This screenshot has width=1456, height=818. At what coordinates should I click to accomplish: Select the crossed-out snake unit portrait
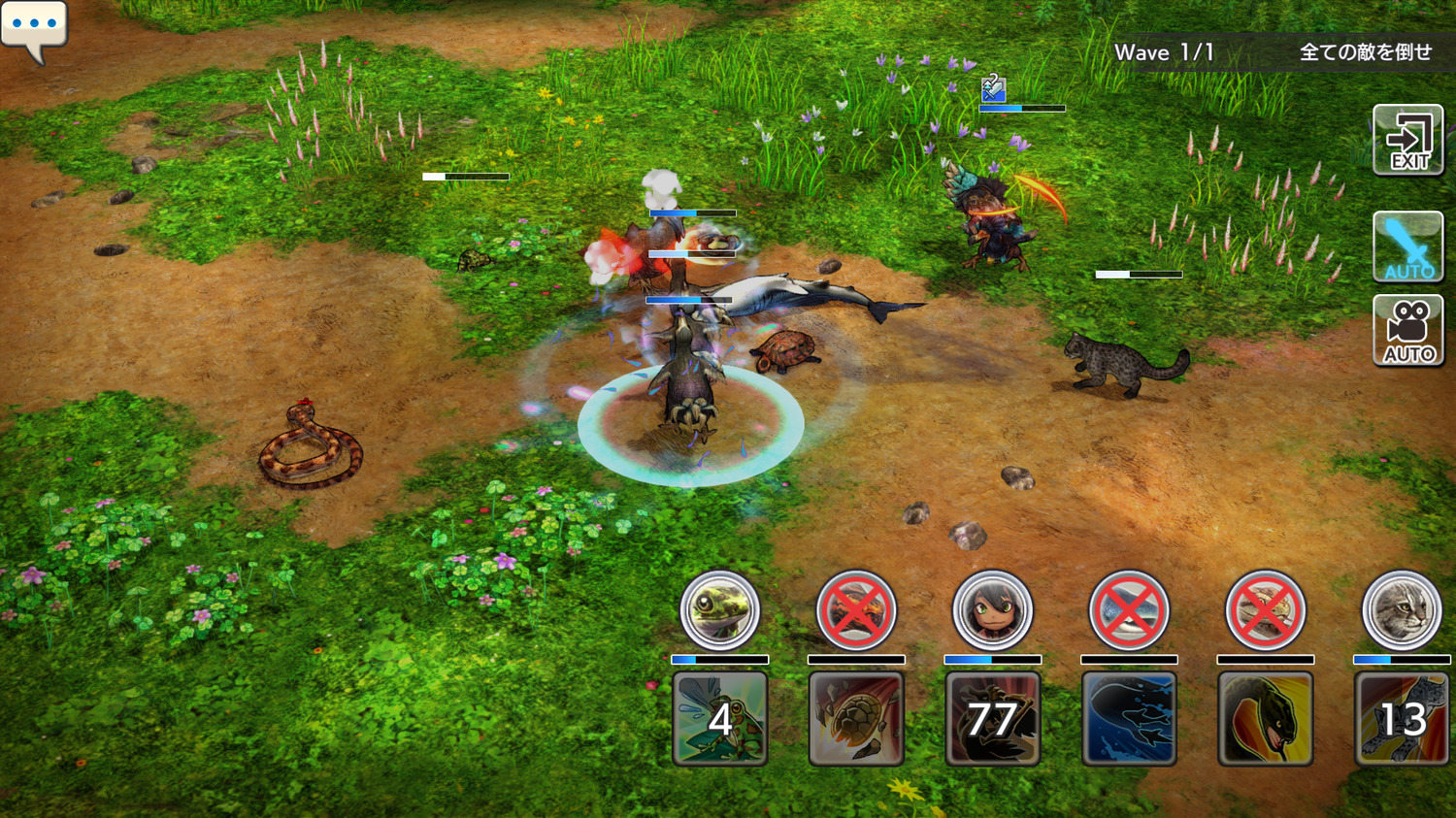point(1265,610)
